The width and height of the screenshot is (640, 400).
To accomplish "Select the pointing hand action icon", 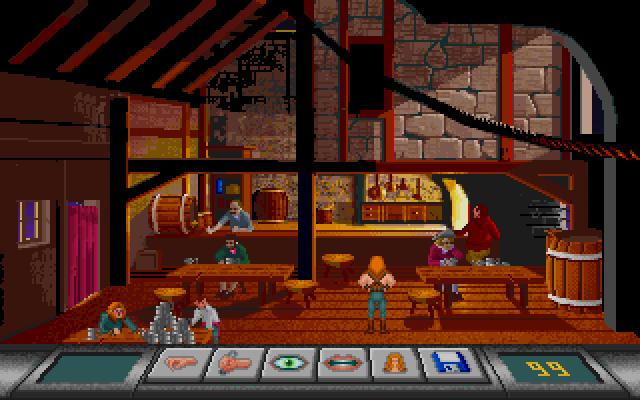I will point(174,366).
